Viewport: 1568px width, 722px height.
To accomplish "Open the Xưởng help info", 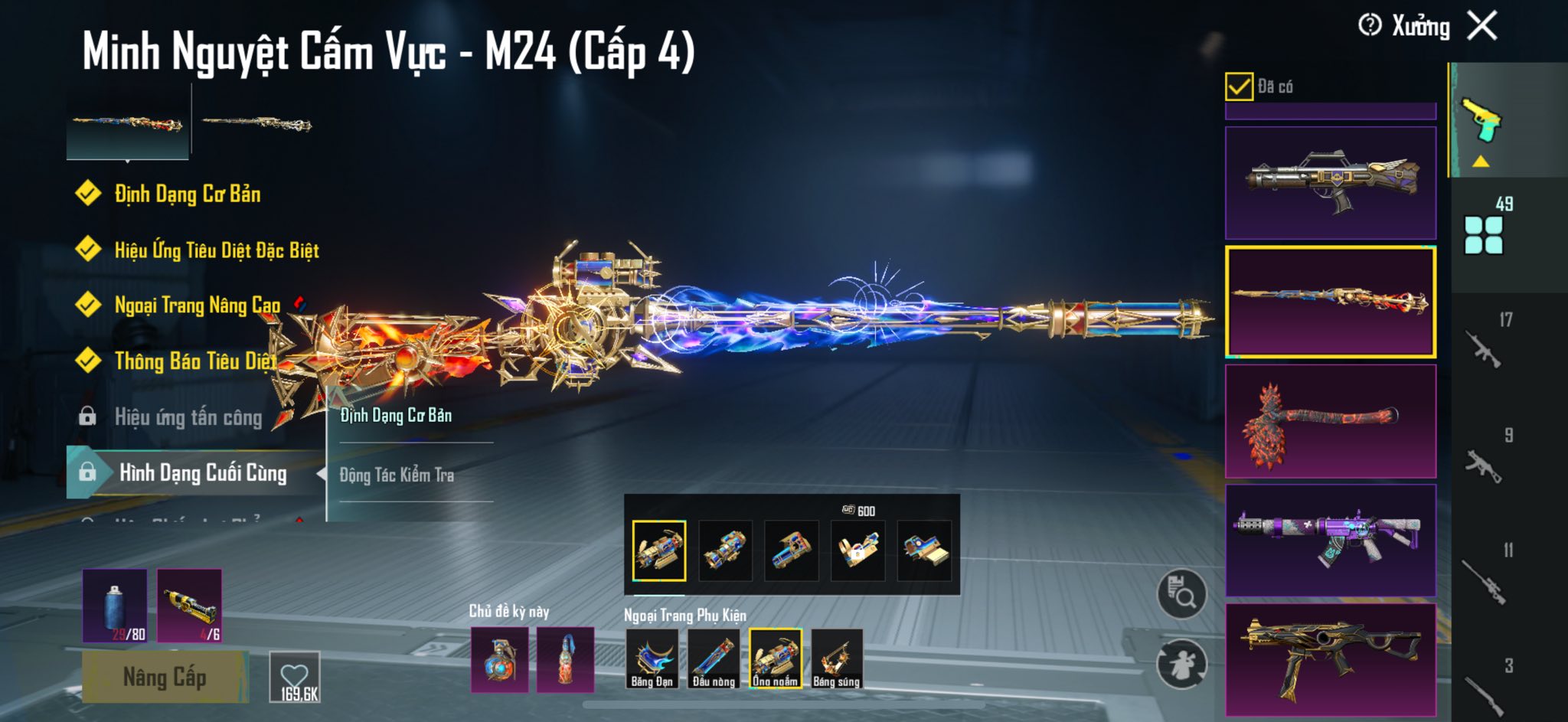I will (x=1369, y=26).
